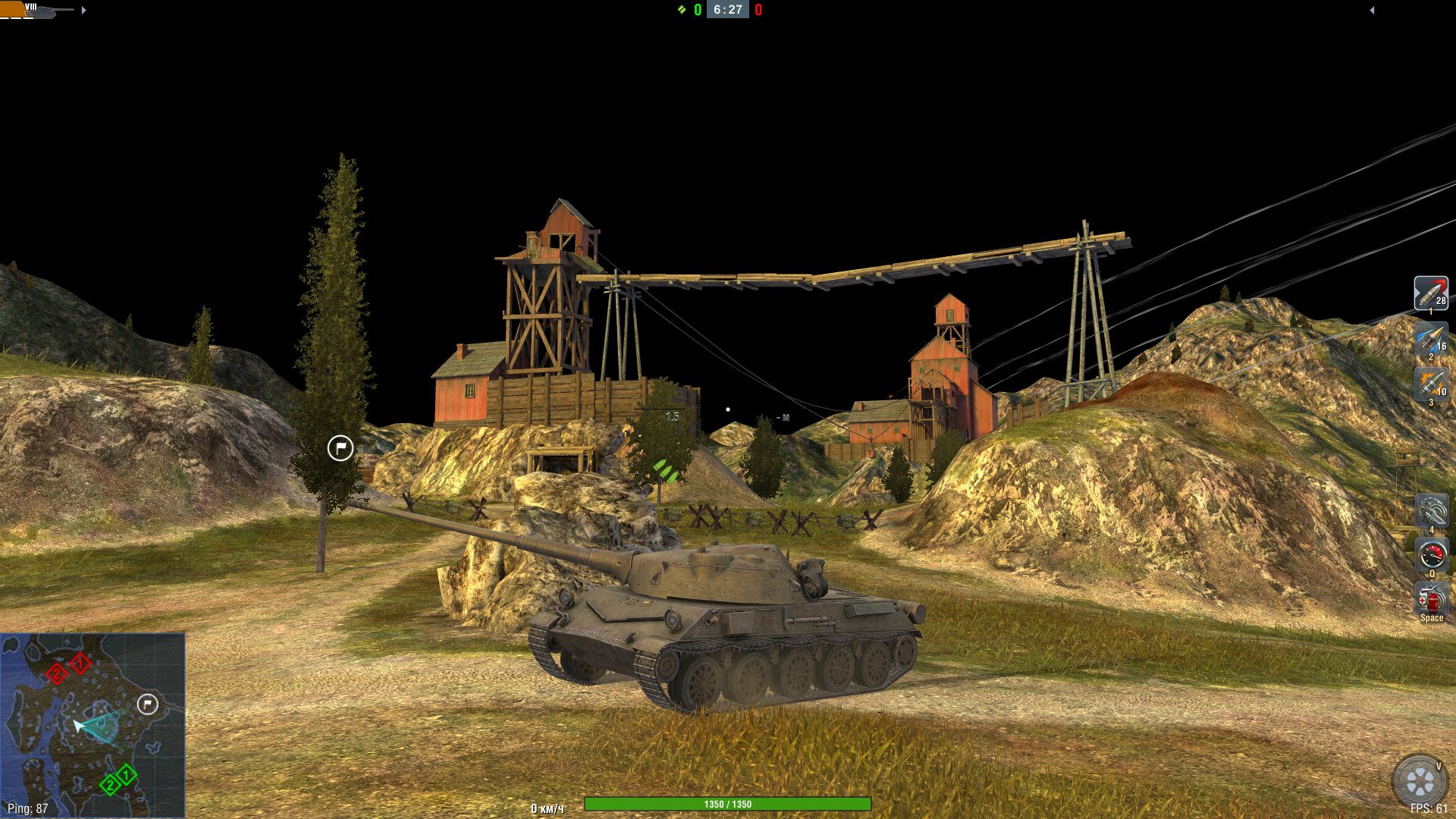Open the round six-segment wheel button
1456x819 pixels.
[1420, 781]
